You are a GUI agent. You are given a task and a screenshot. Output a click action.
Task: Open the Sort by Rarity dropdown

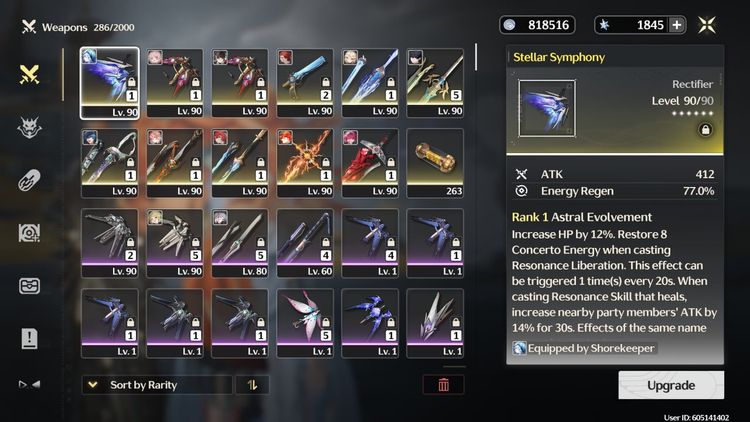point(157,385)
